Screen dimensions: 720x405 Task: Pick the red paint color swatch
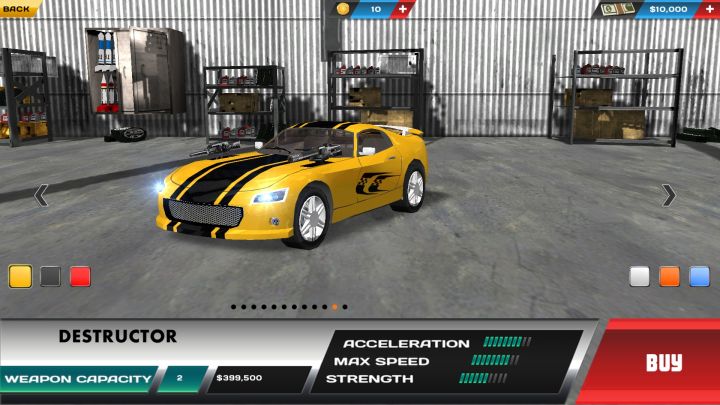pos(80,277)
